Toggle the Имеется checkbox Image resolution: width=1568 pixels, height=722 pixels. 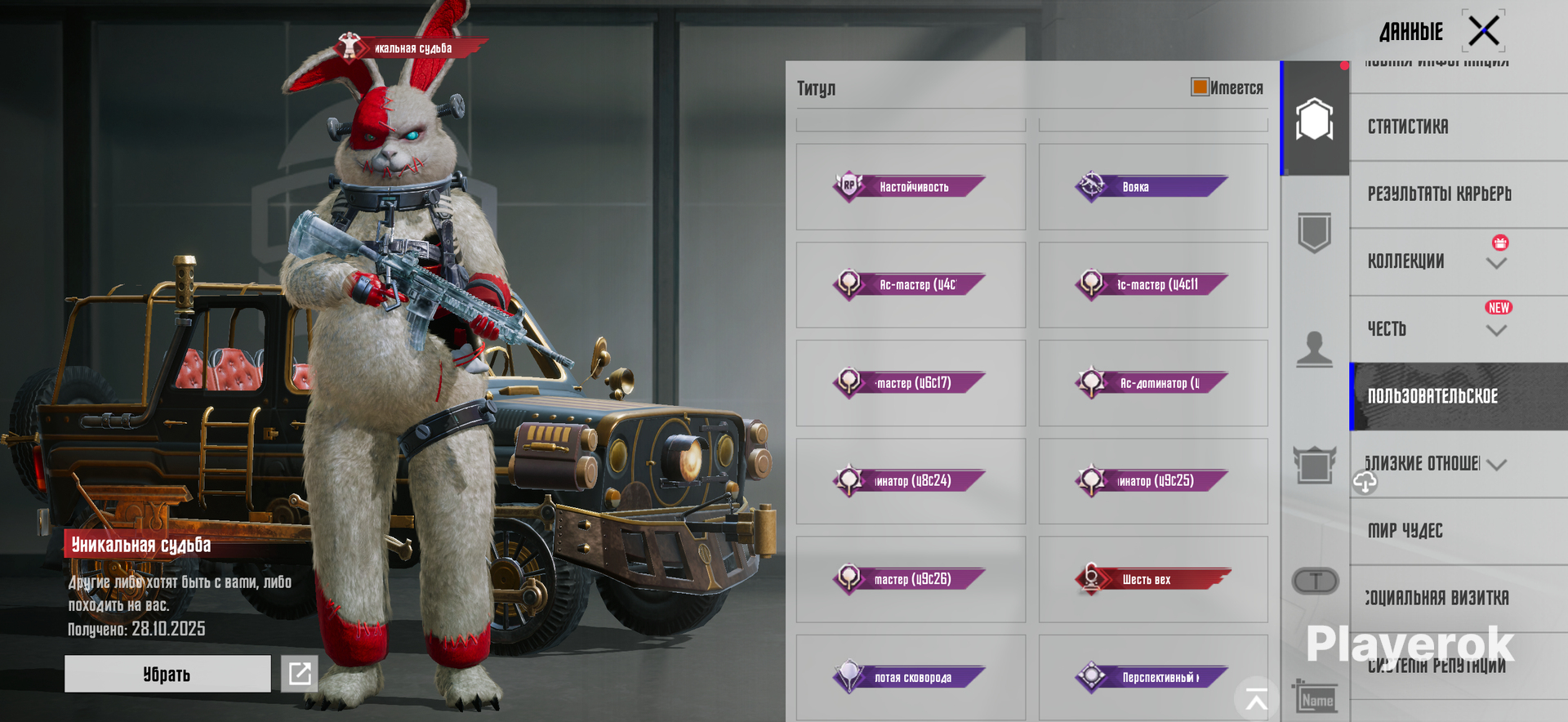coord(1200,87)
